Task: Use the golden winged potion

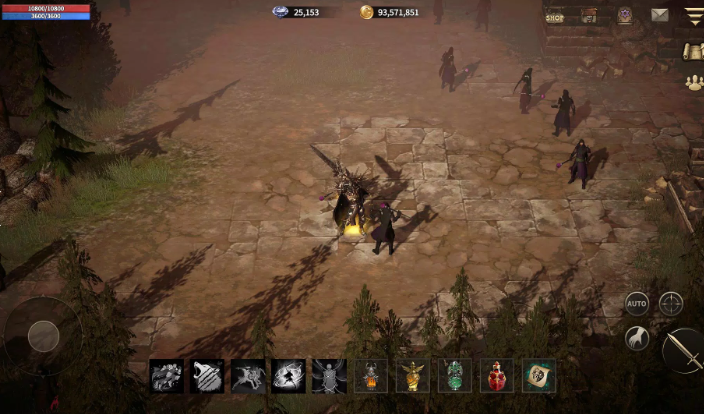Action: 412,376
